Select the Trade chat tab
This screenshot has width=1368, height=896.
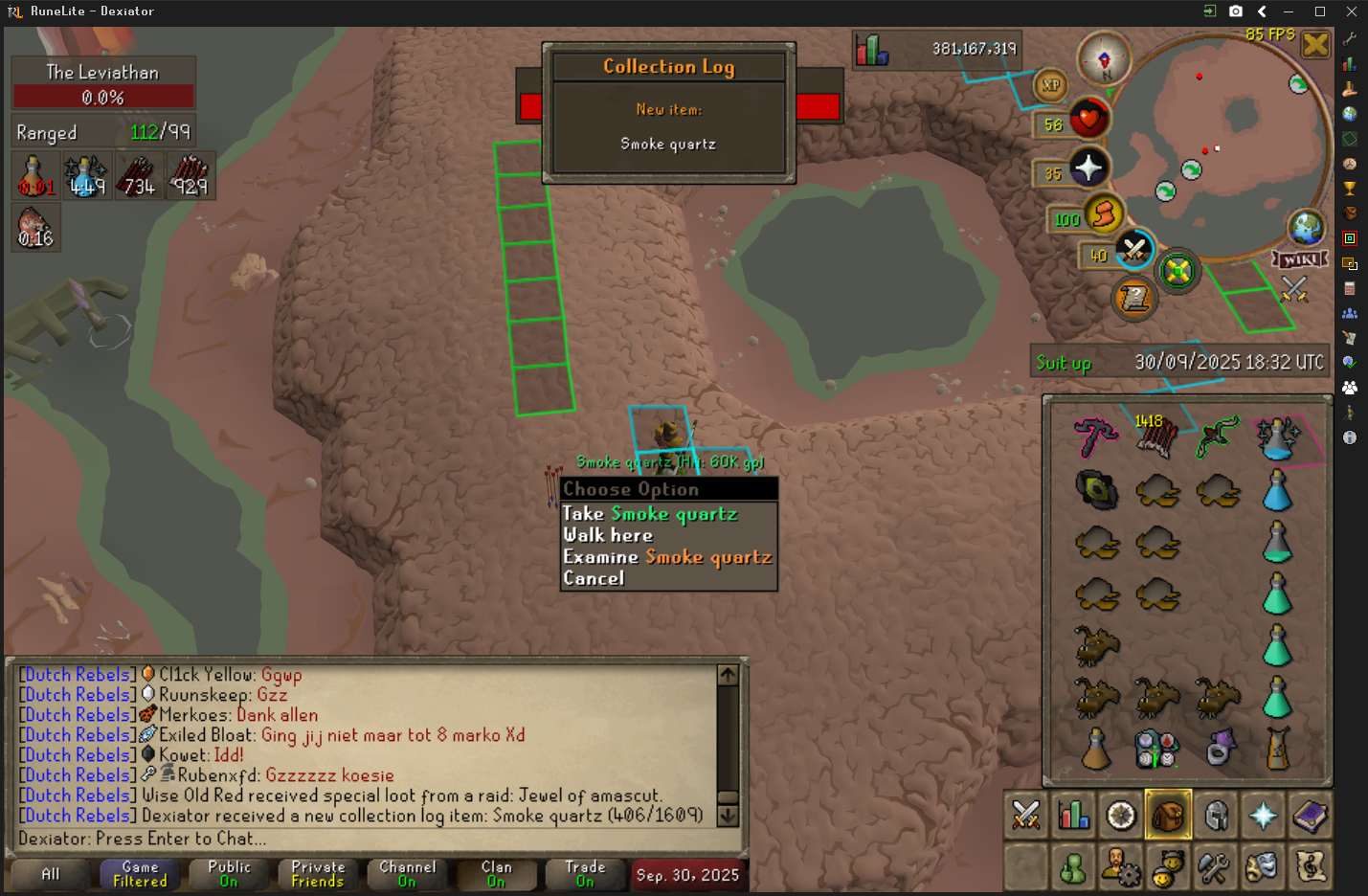pyautogui.click(x=585, y=874)
